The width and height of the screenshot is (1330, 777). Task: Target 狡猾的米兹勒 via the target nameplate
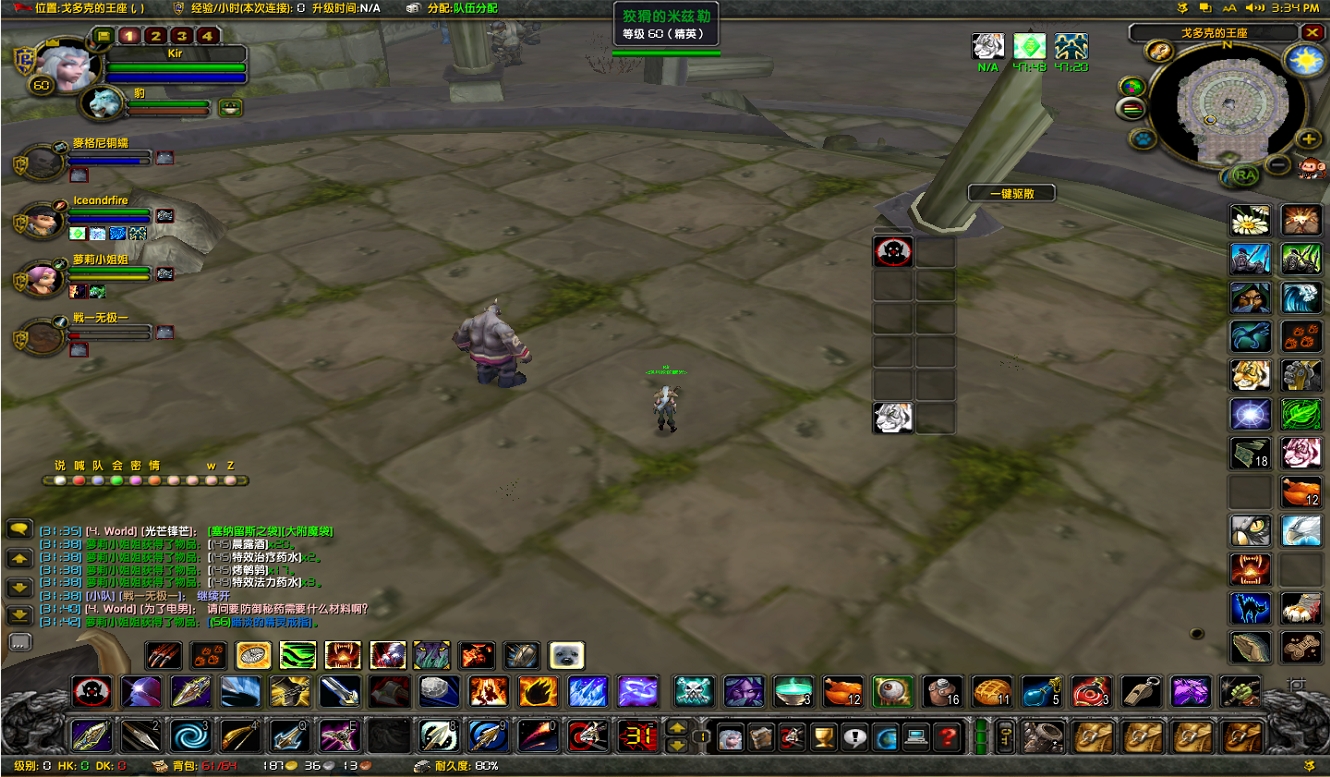[x=665, y=25]
